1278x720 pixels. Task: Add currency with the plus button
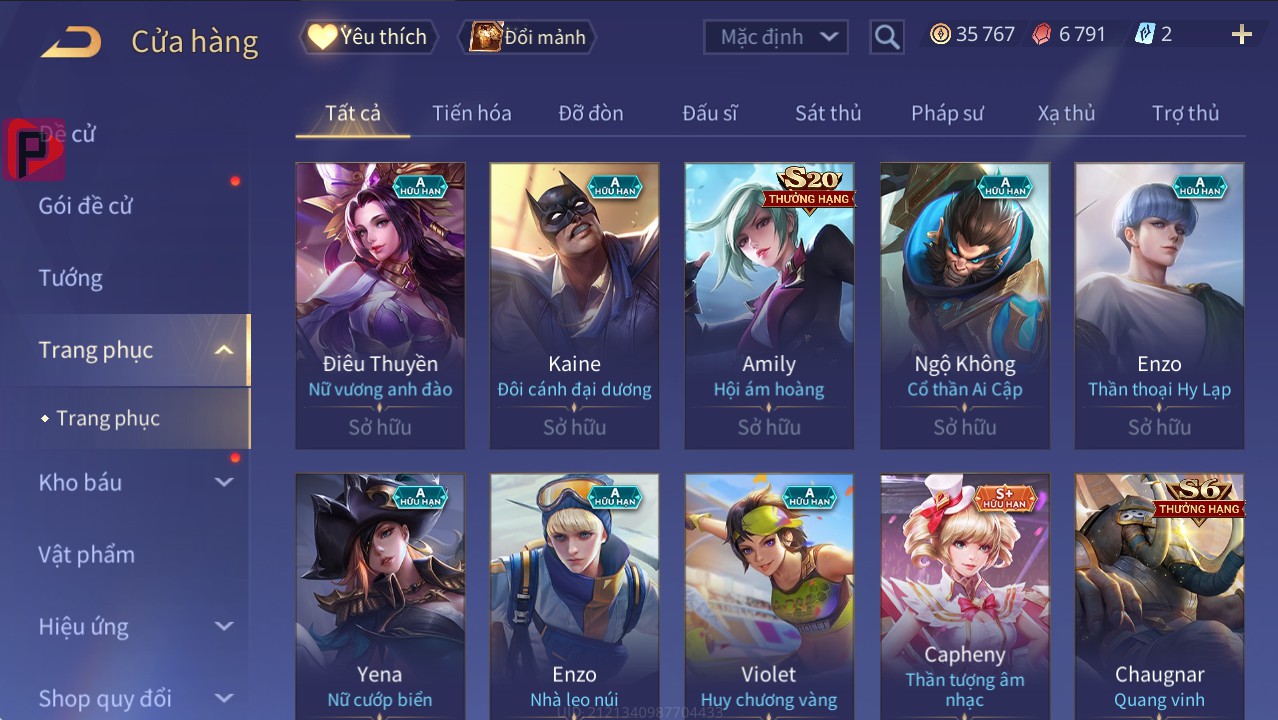(x=1241, y=35)
